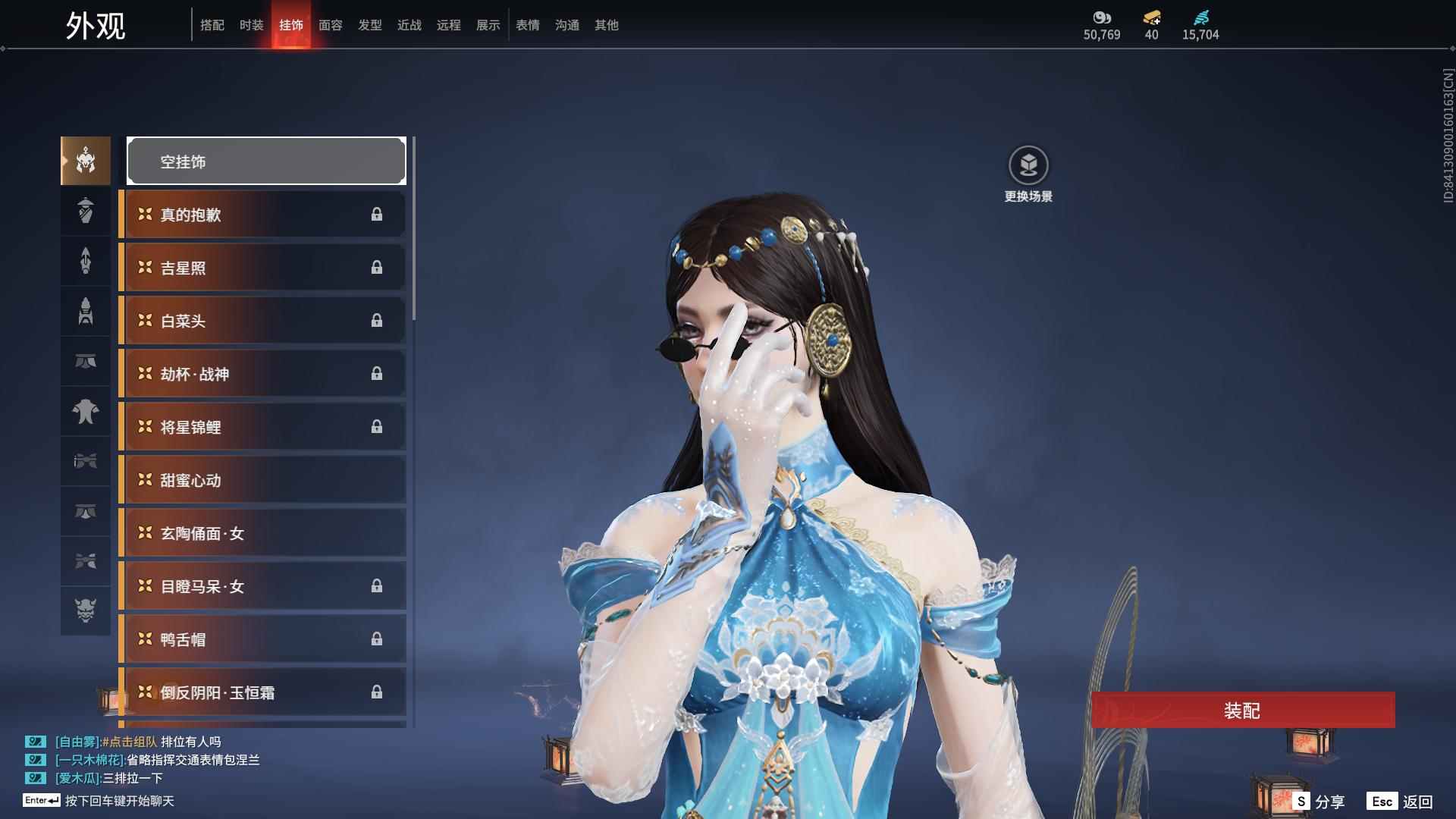This screenshot has height=819, width=1456.
Task: Switch to the 时装 tab
Action: click(x=251, y=25)
